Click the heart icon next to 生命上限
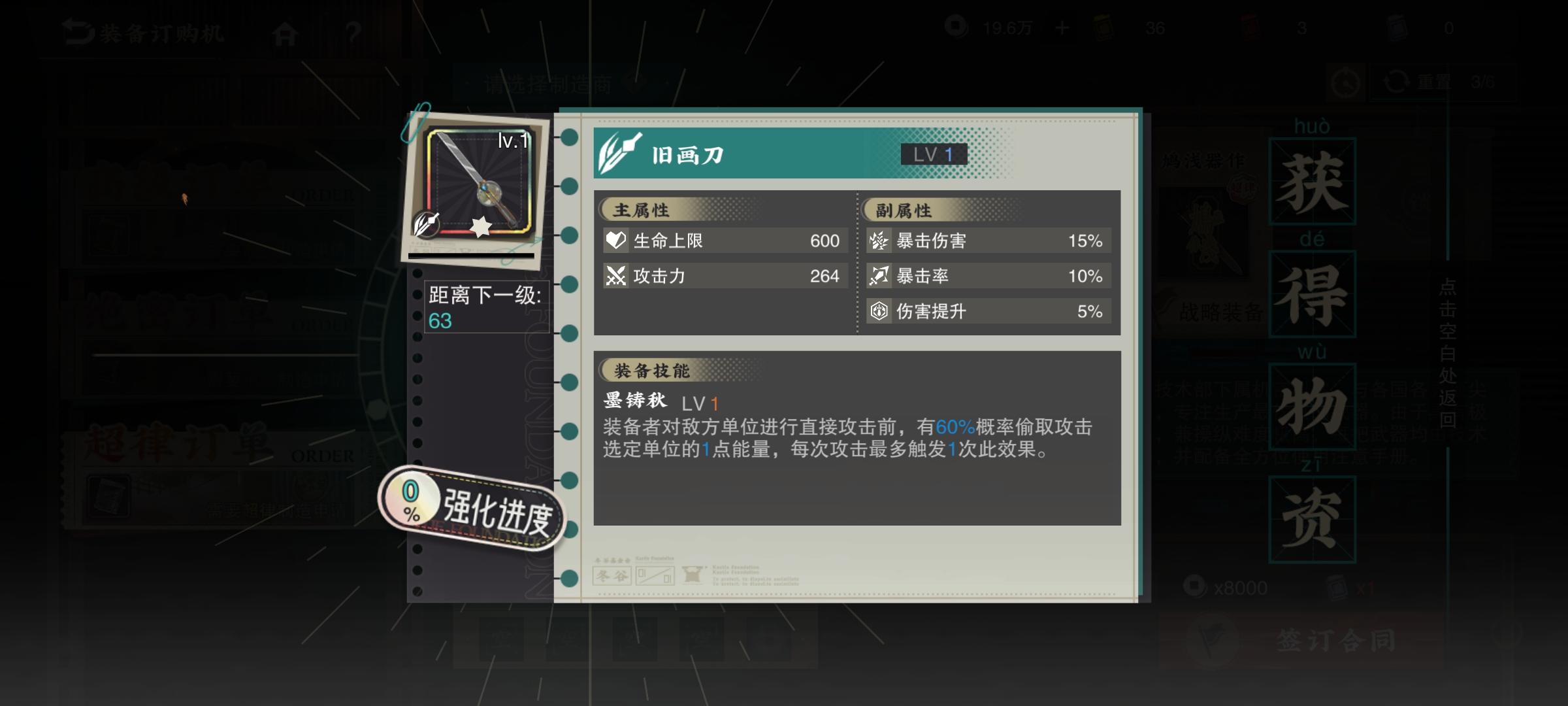The image size is (1568, 706). (x=615, y=241)
